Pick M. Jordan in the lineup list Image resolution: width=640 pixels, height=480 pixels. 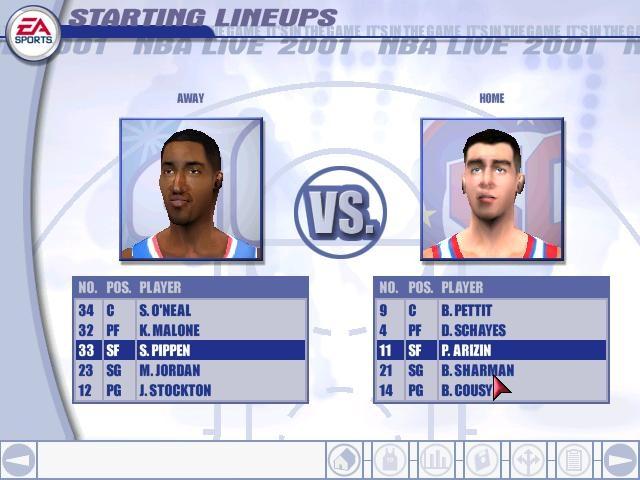[x=190, y=370]
